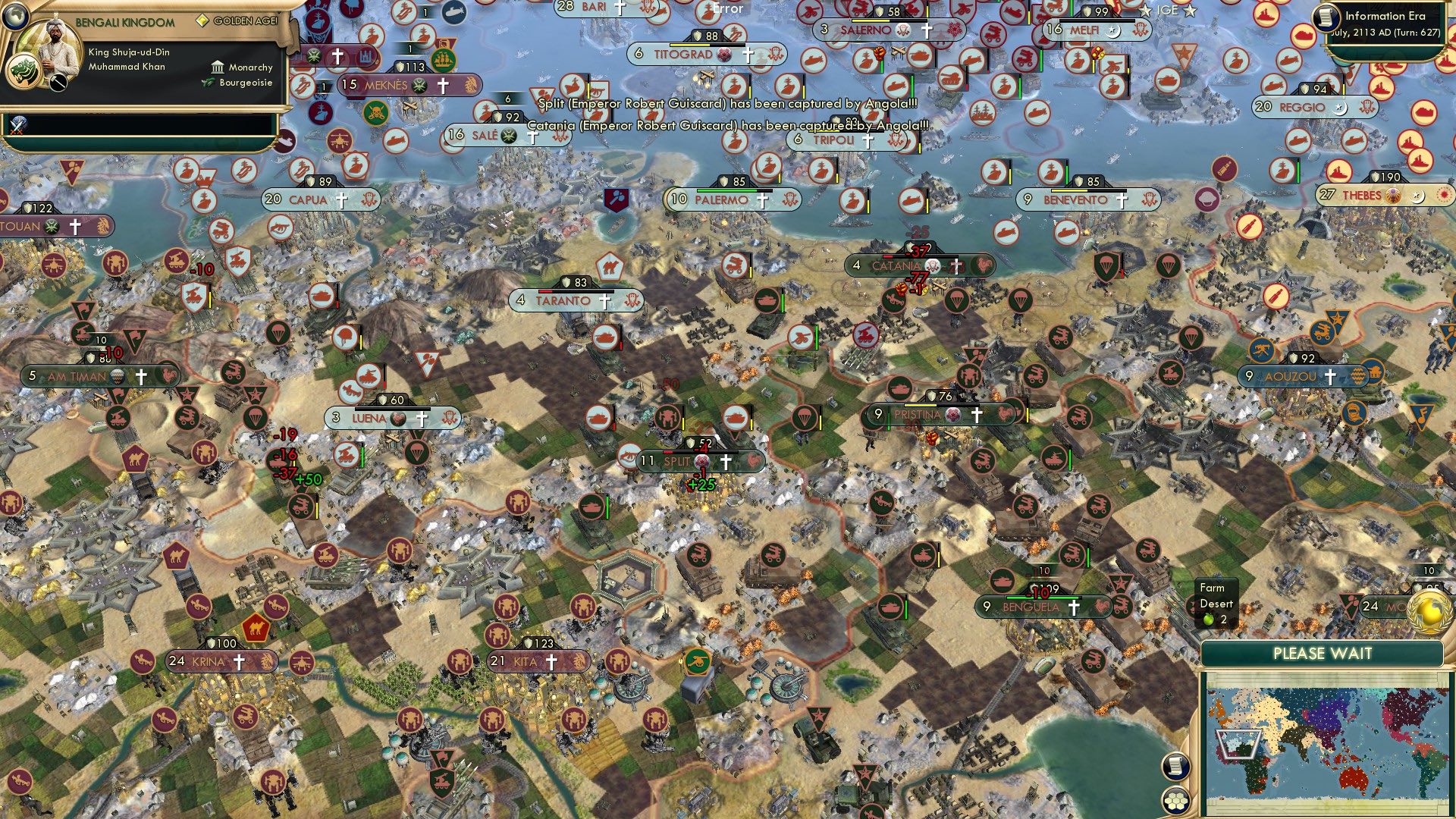
Task: Click the Monarchy government icon
Action: (218, 67)
